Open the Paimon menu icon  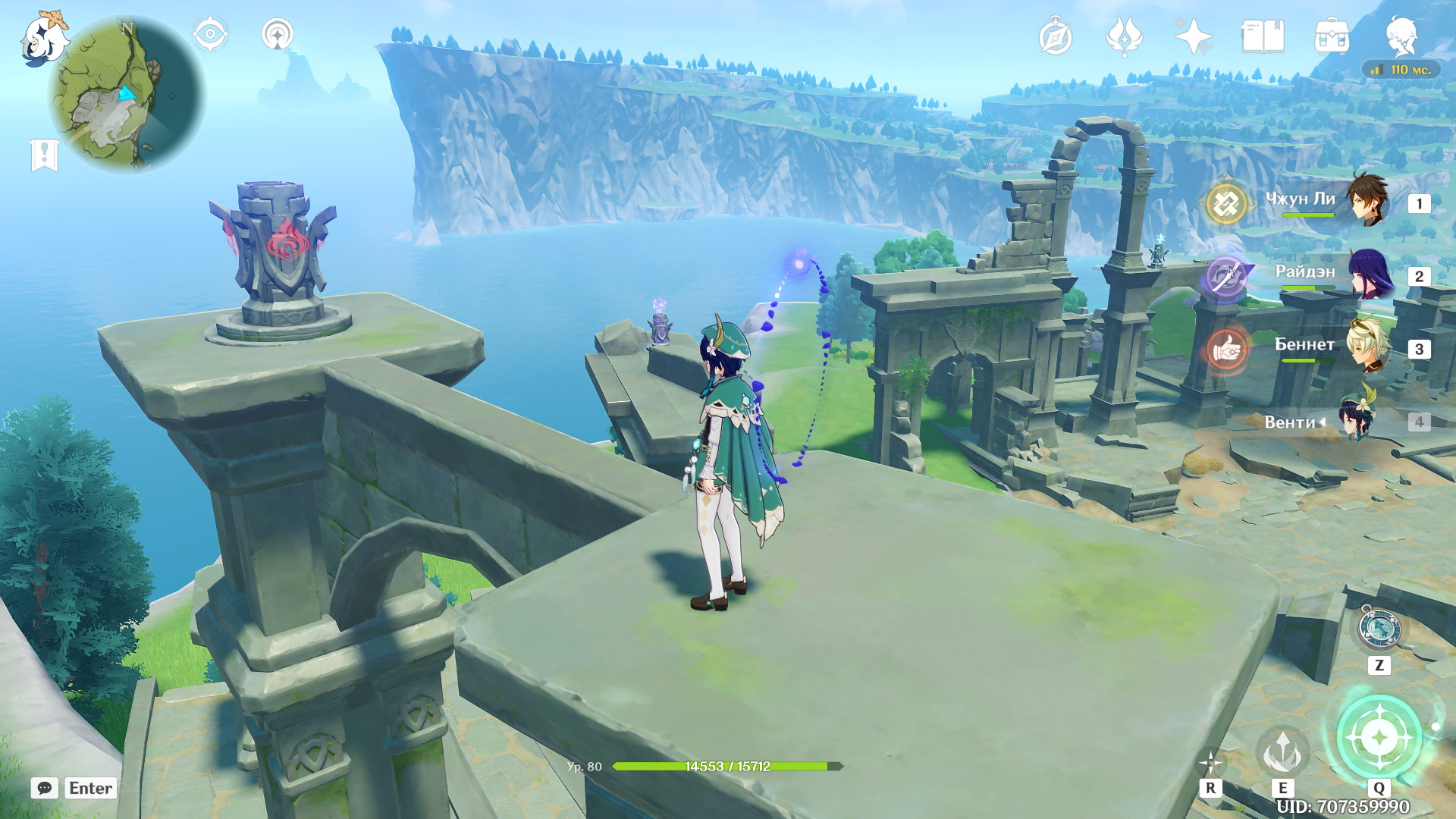coord(42,38)
